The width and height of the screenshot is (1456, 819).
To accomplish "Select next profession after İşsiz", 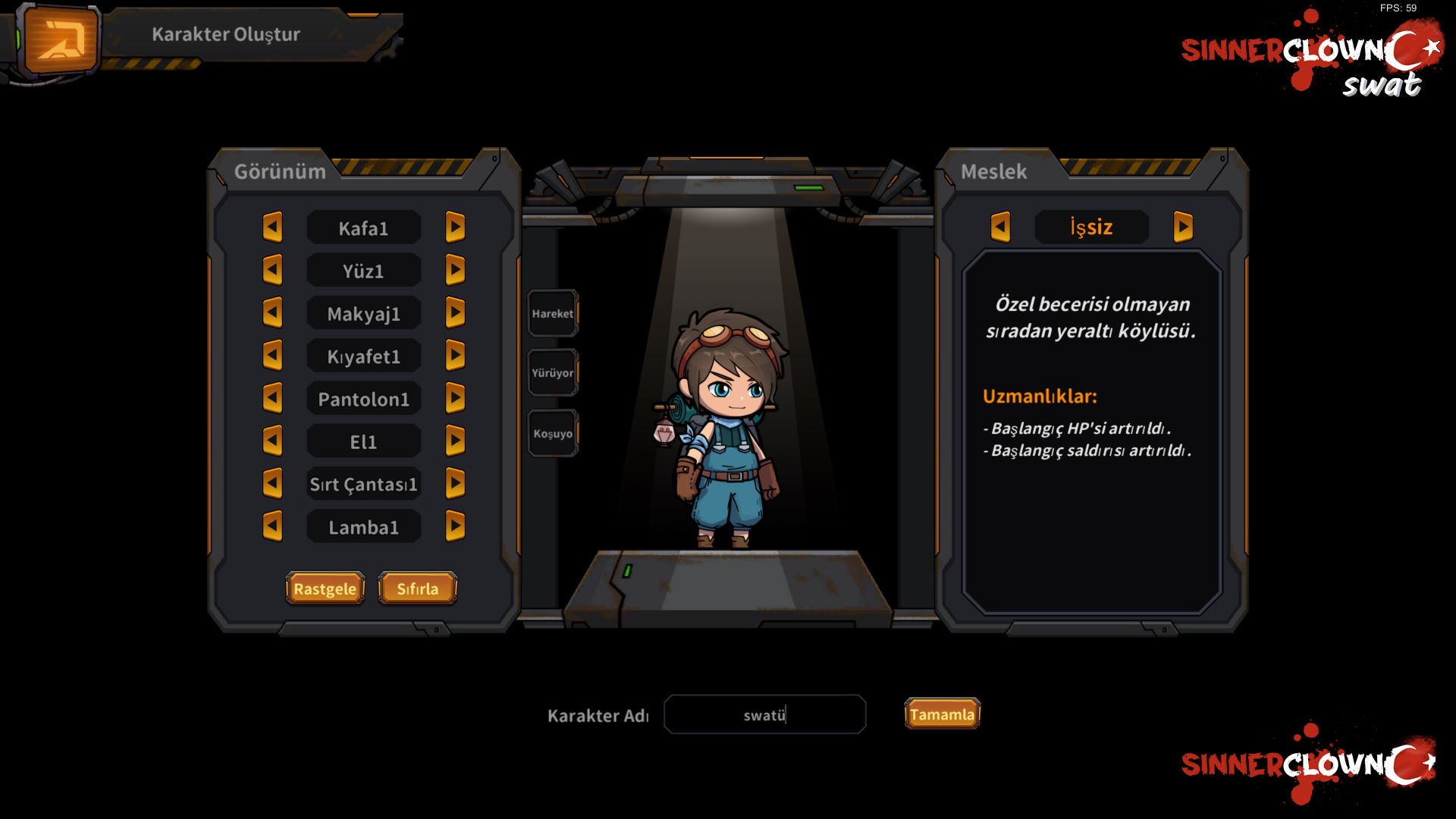I will [x=1183, y=227].
